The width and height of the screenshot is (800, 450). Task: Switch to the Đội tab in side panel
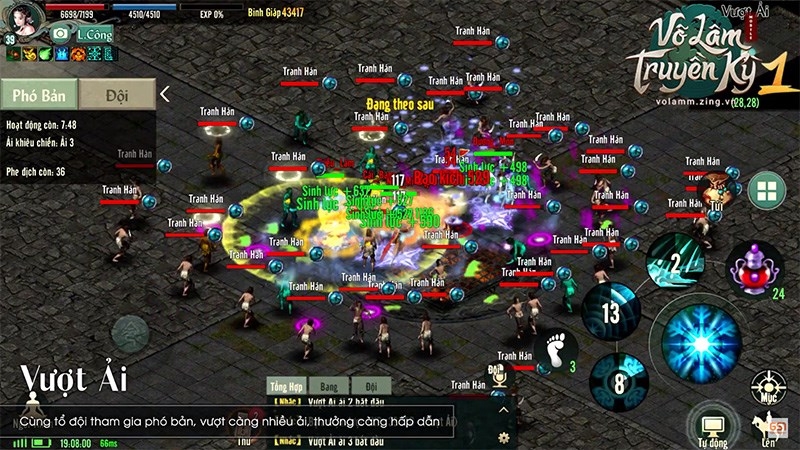coord(117,94)
